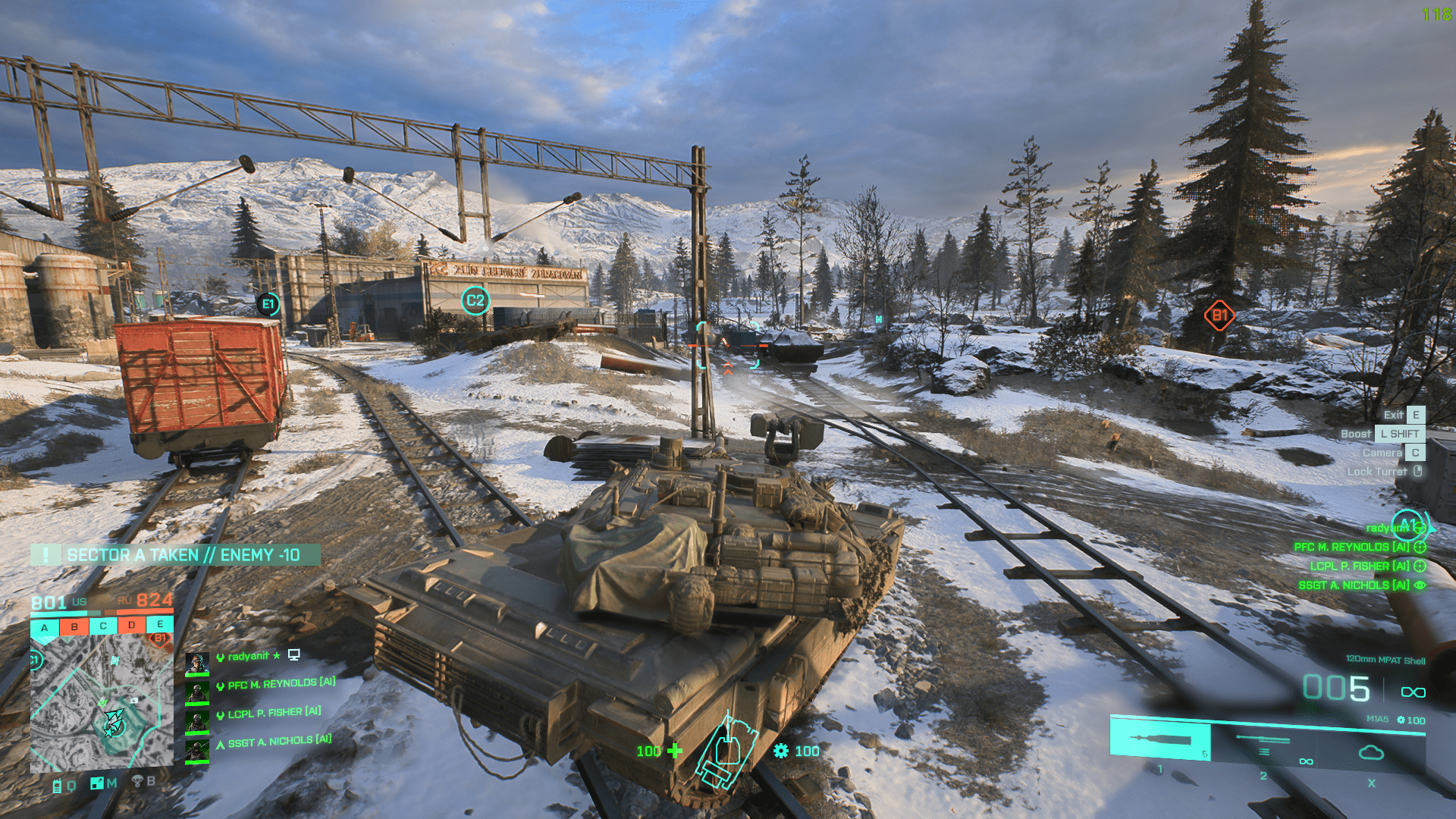This screenshot has width=1456, height=819.
Task: Select enemy-held sector D flag indicator
Action: coord(132,626)
